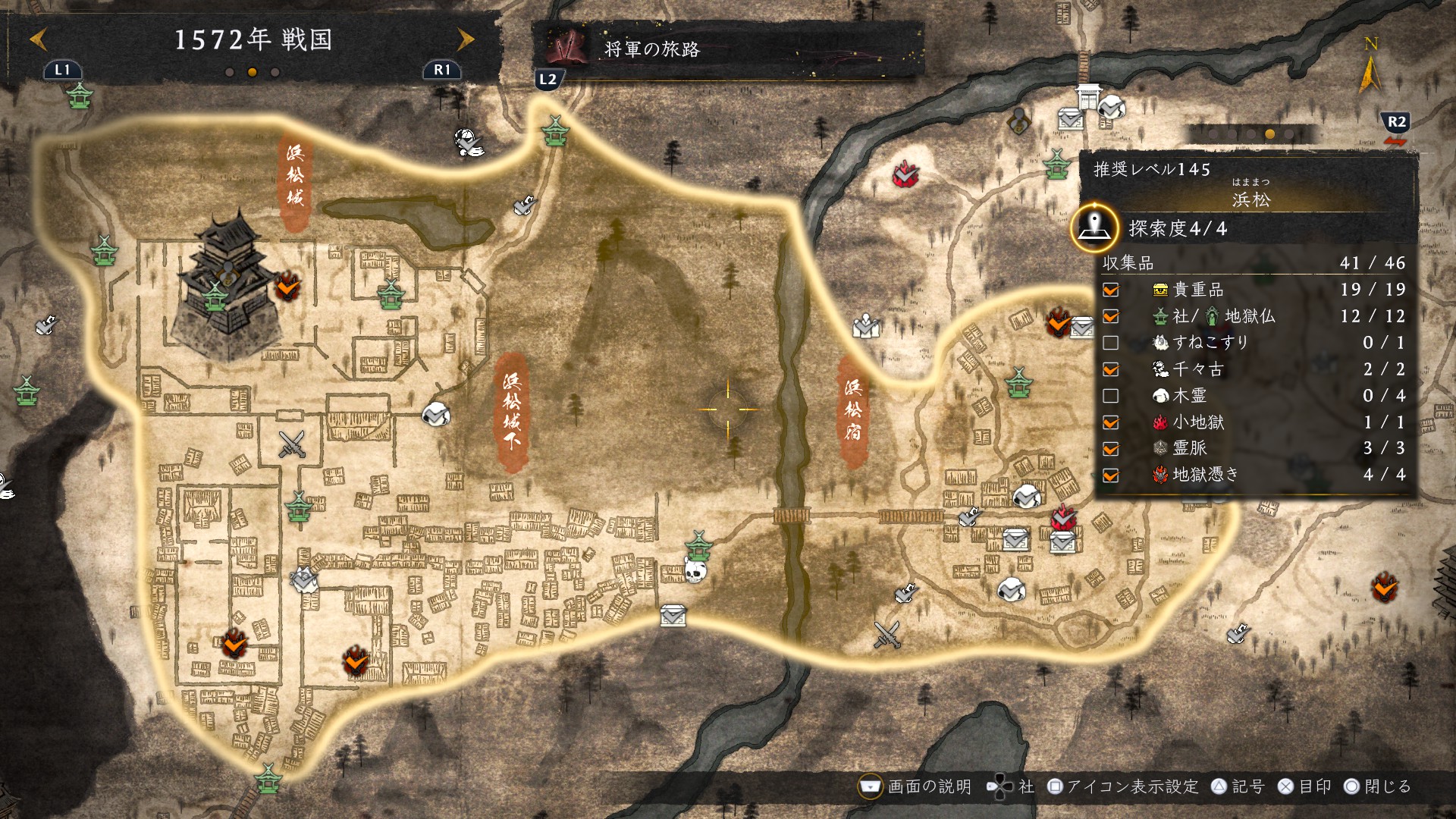Click the 浜松宿 area label
Image resolution: width=1456 pixels, height=819 pixels.
point(853,410)
